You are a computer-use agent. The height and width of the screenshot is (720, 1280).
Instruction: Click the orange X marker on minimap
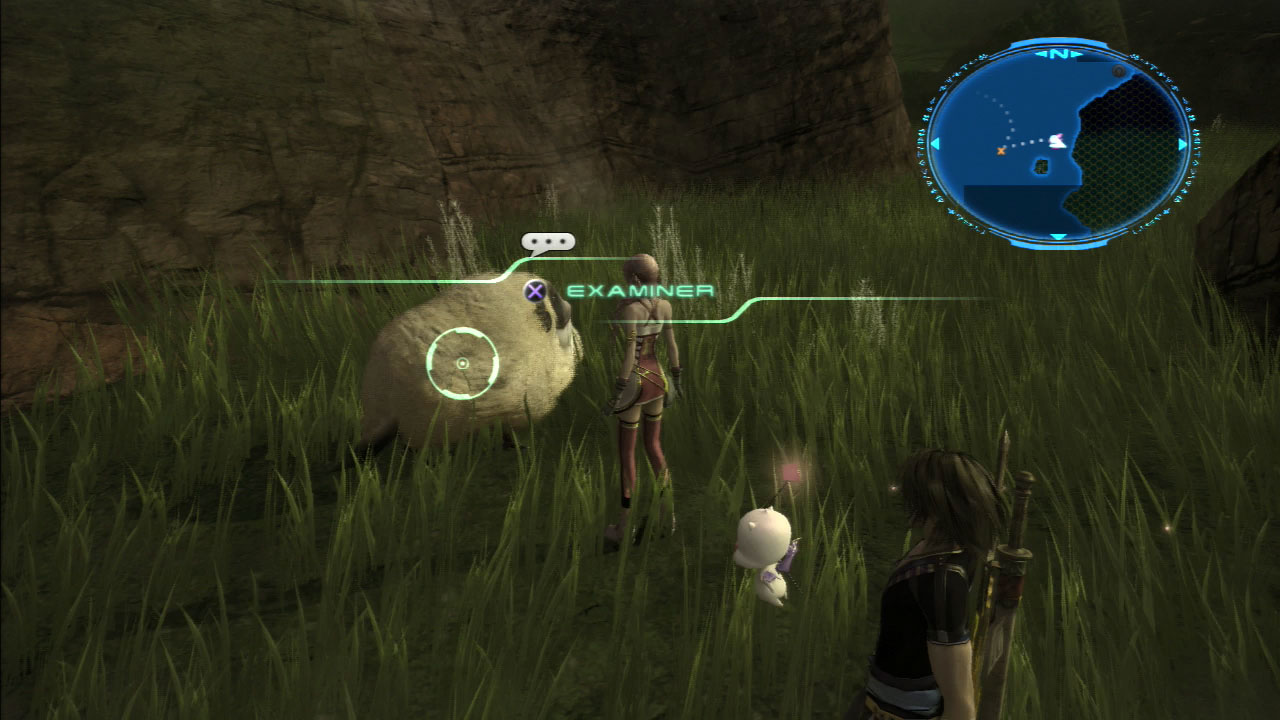pos(1001,150)
